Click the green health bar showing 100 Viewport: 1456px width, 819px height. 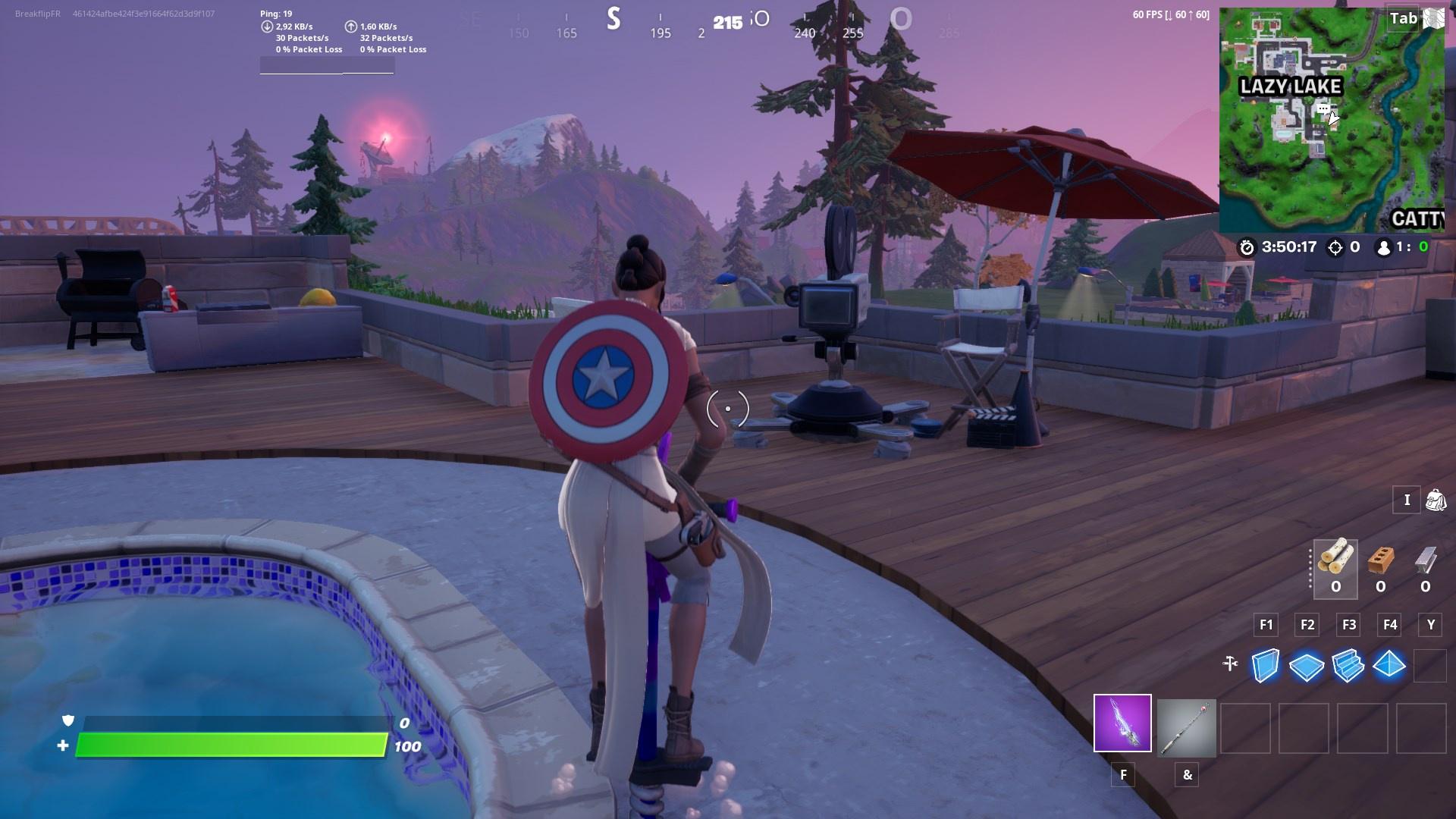[235, 745]
